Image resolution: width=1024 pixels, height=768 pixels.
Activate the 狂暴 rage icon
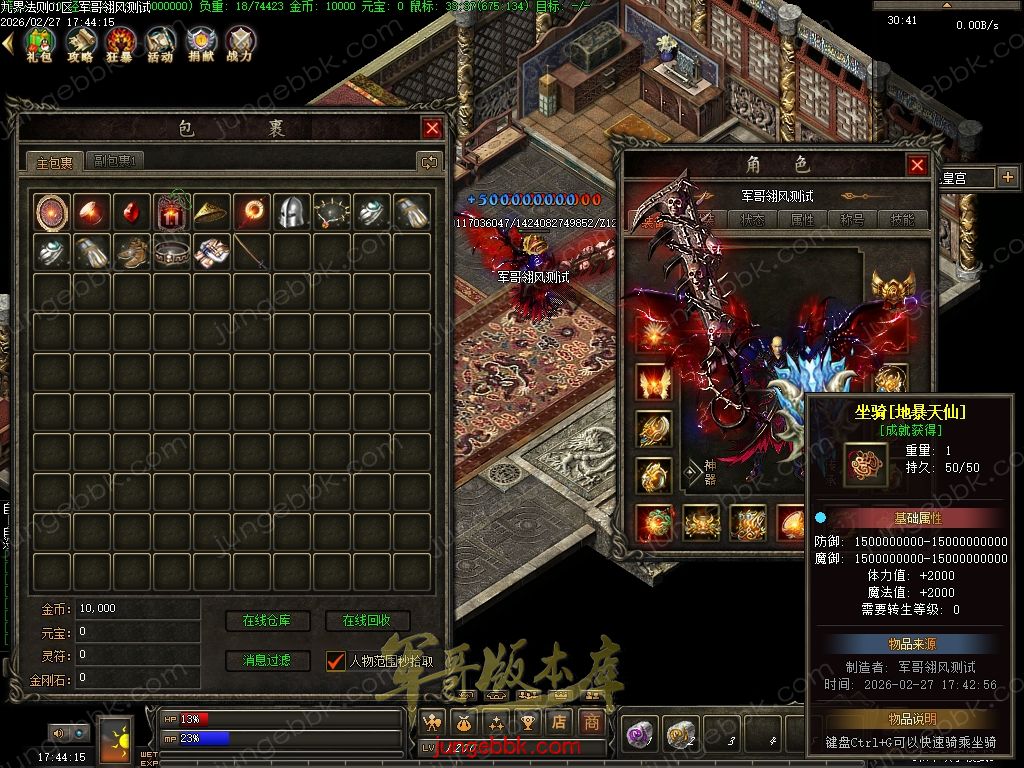pos(121,43)
